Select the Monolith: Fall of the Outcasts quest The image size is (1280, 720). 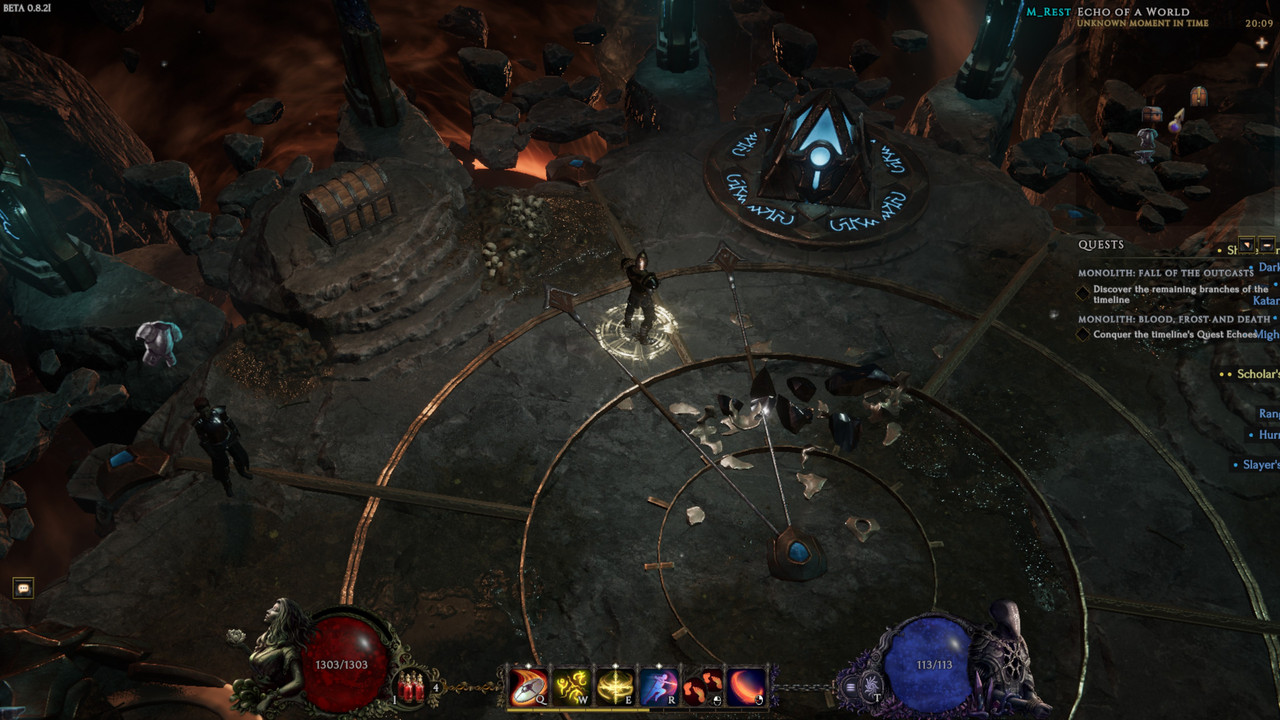point(1165,273)
